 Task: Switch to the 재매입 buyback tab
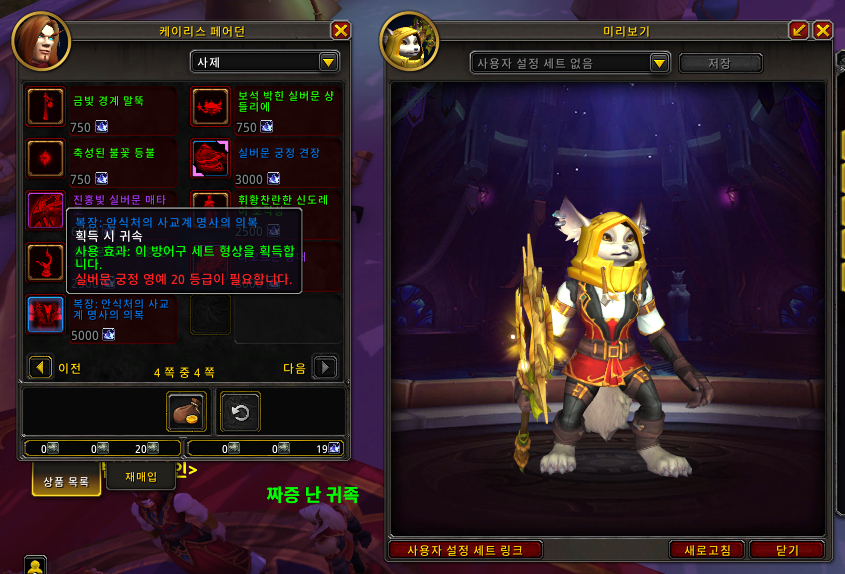point(141,477)
